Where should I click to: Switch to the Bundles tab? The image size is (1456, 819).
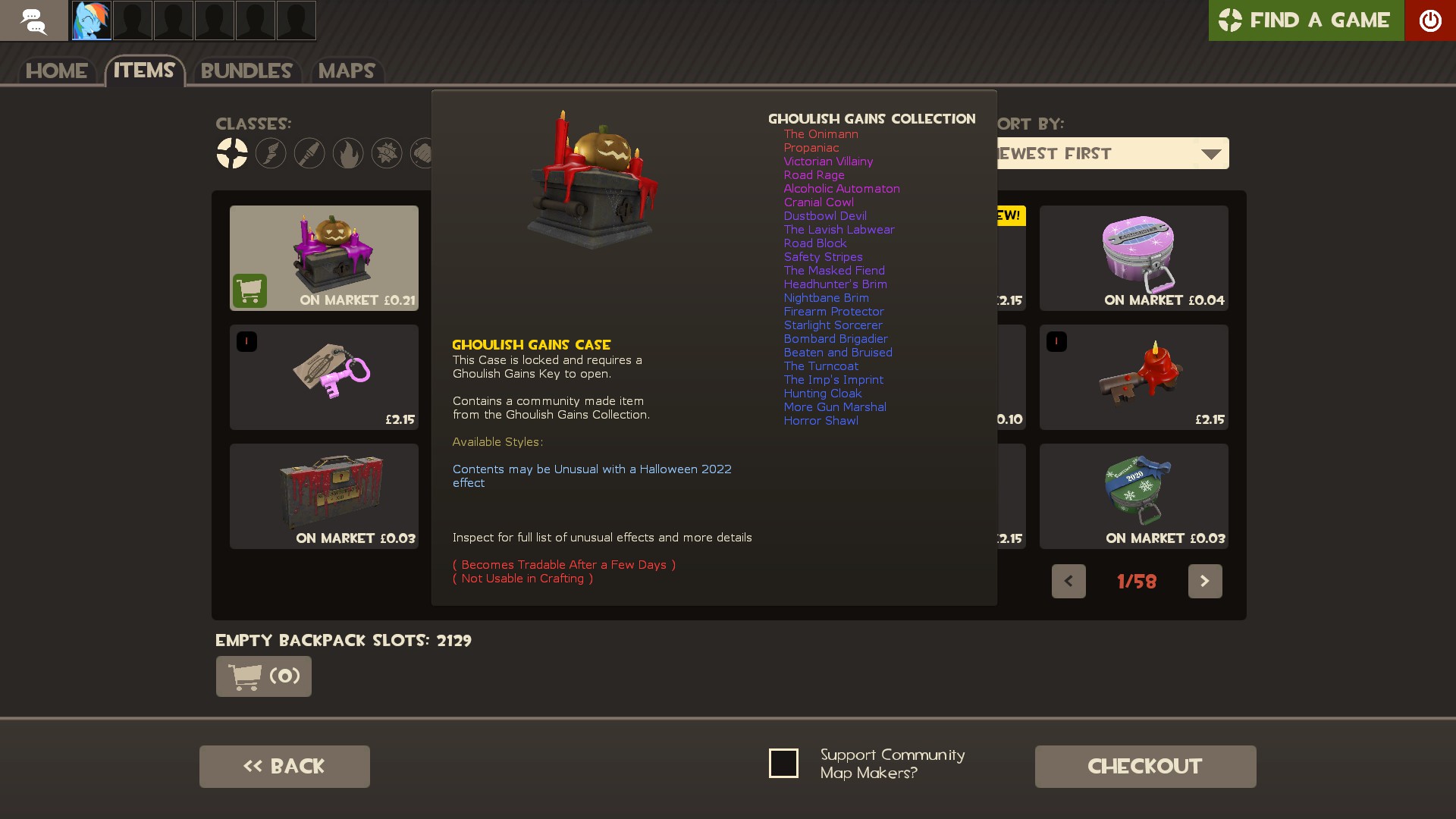[246, 71]
